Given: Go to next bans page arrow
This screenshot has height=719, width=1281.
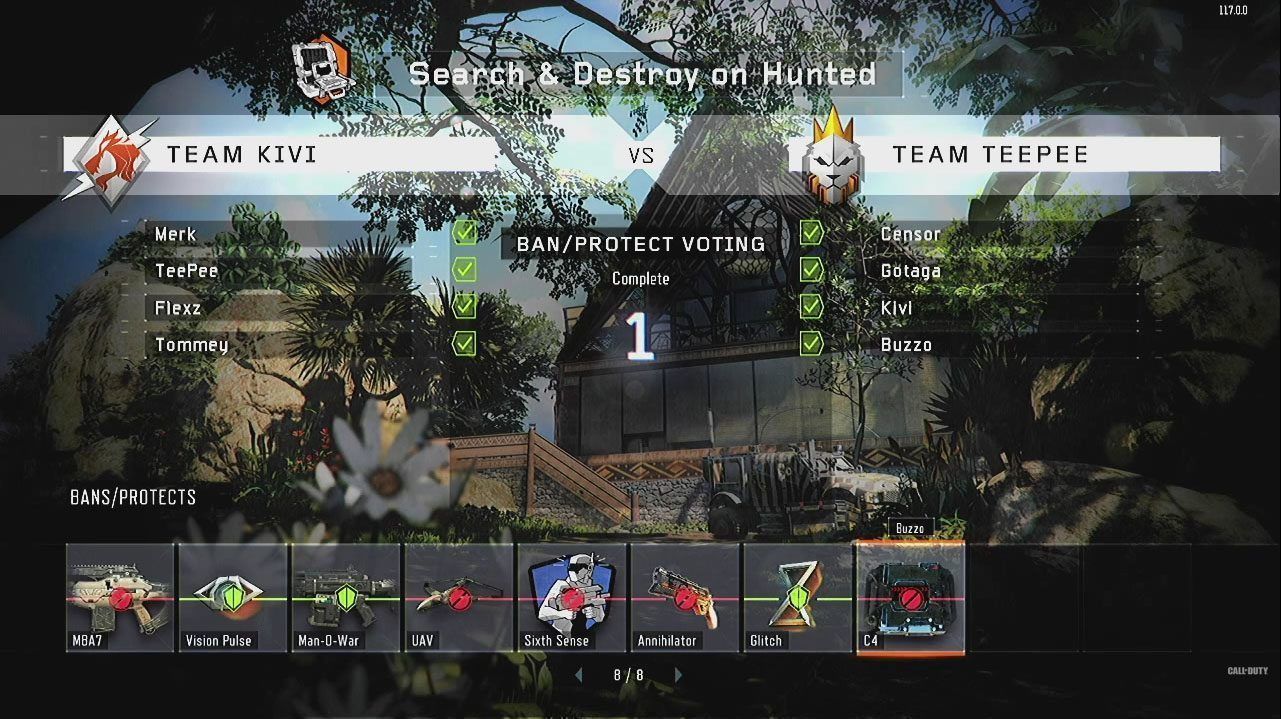Looking at the screenshot, I should [x=679, y=675].
